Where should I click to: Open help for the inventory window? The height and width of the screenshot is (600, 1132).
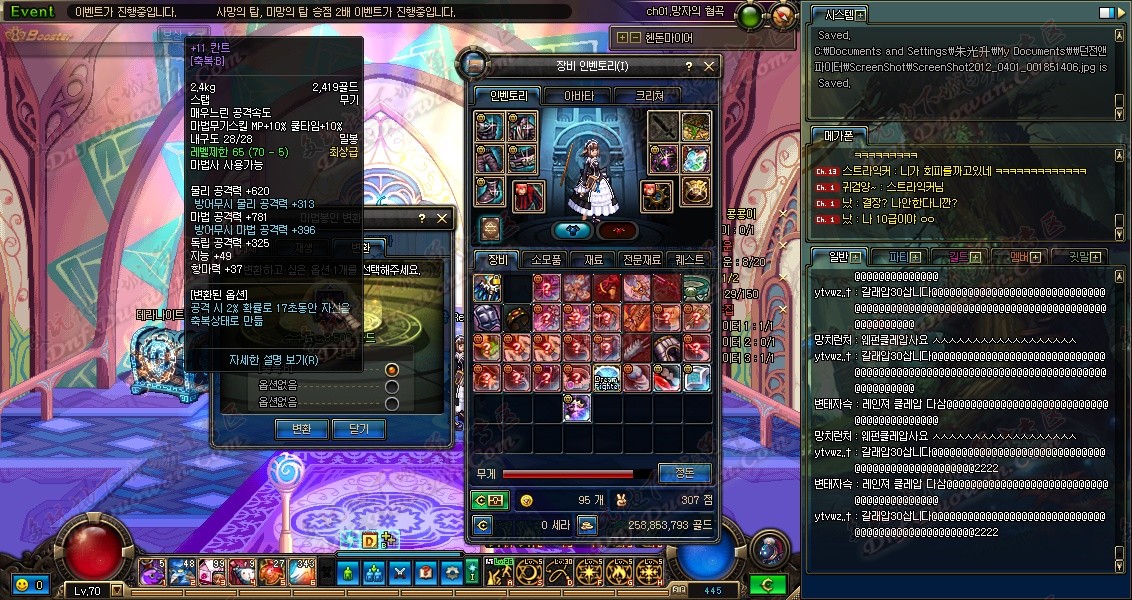688,66
